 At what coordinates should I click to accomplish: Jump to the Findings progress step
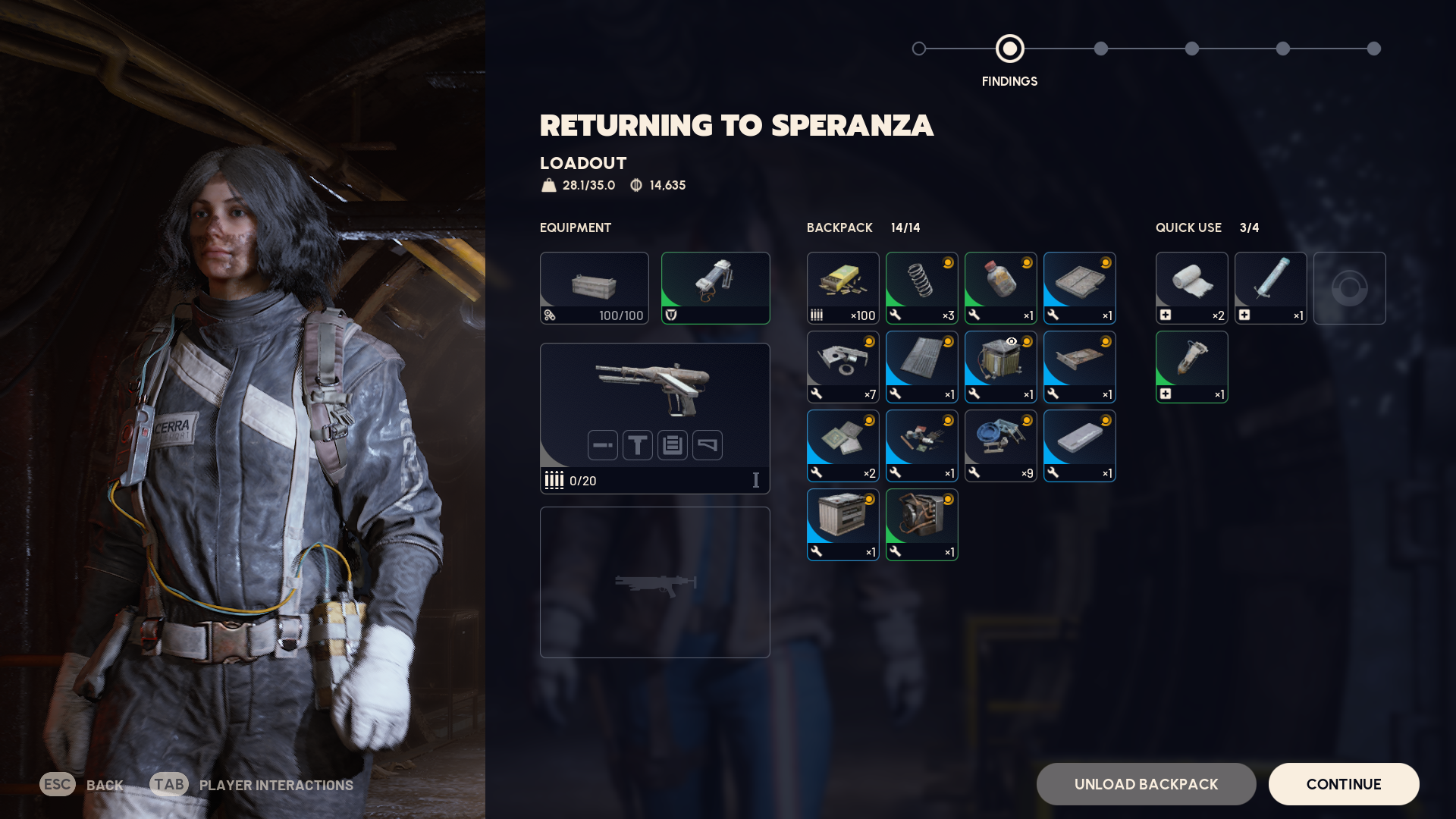pos(1009,49)
